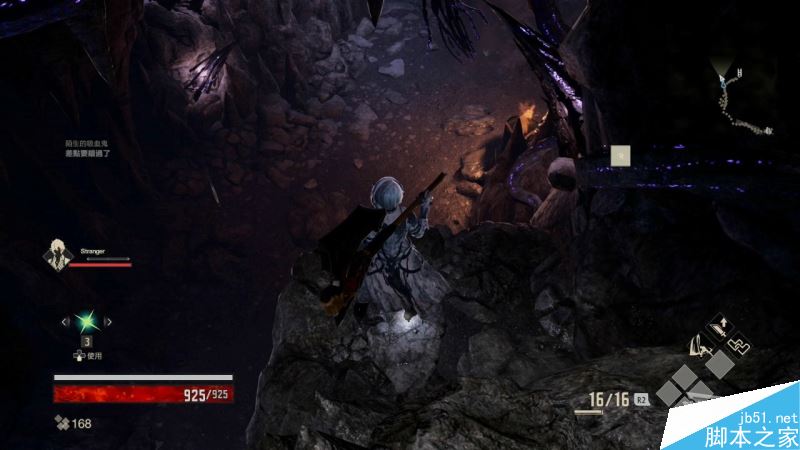Open the minimap with the footprint trail

[x=740, y=100]
